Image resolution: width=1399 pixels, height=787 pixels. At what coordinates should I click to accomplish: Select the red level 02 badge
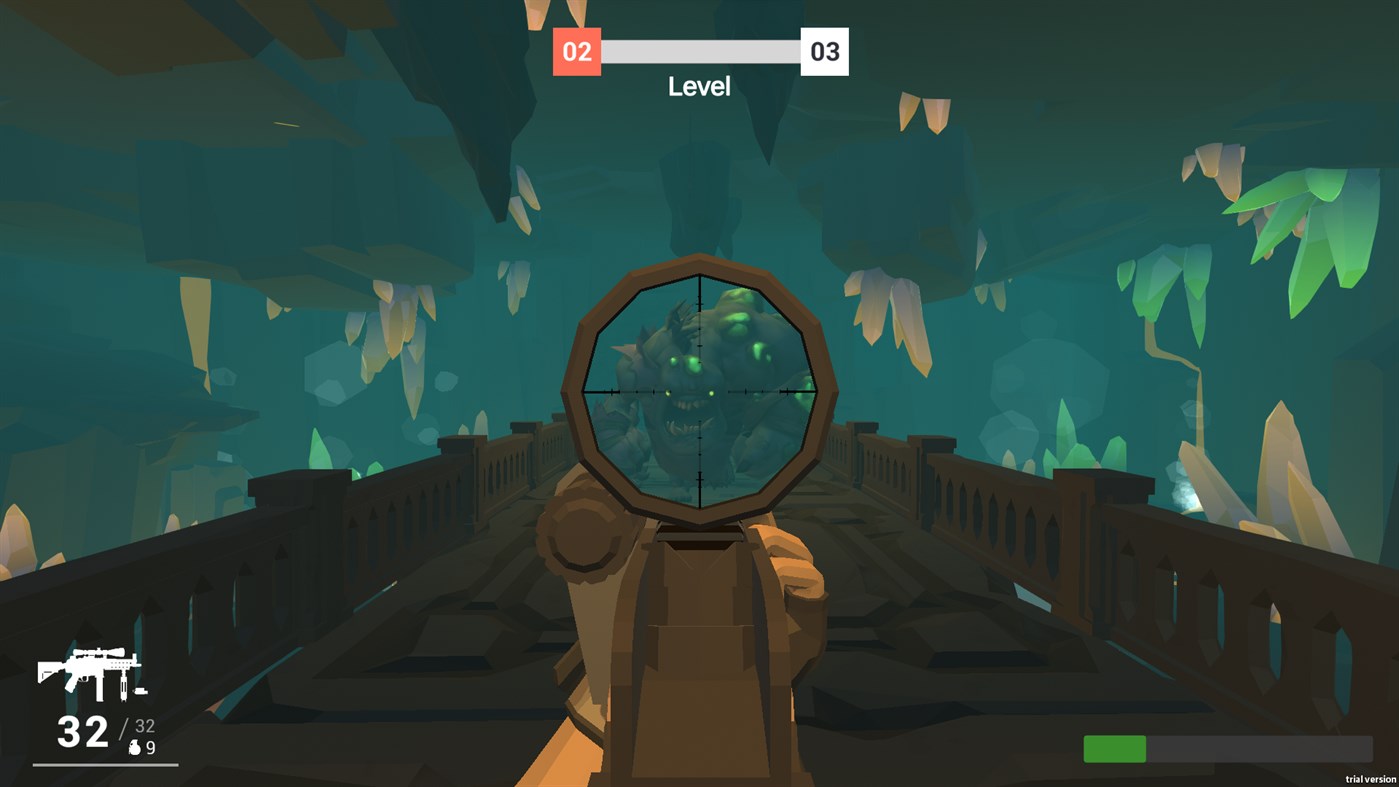pos(576,52)
